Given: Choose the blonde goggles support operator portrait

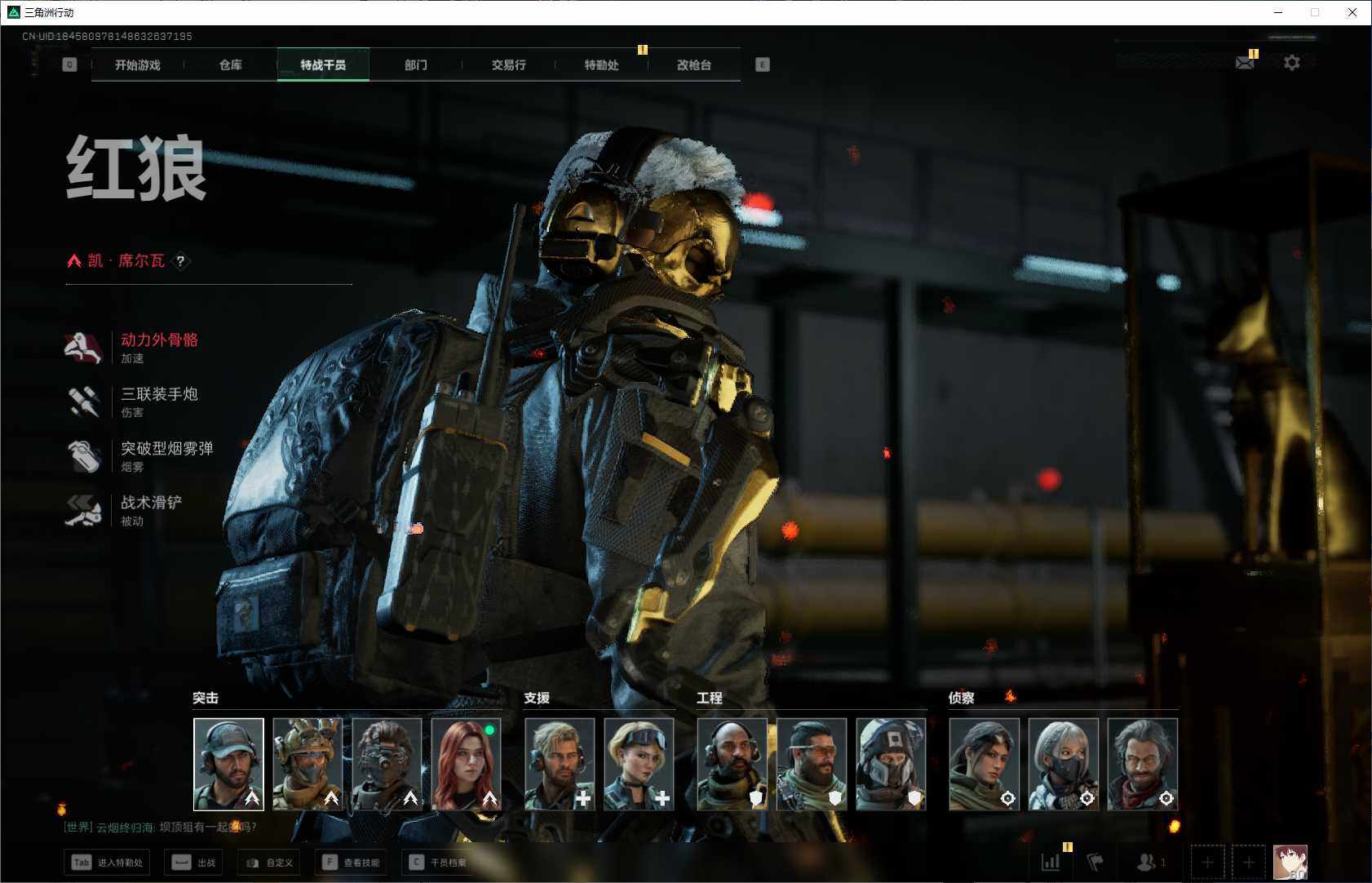Looking at the screenshot, I should tap(639, 764).
